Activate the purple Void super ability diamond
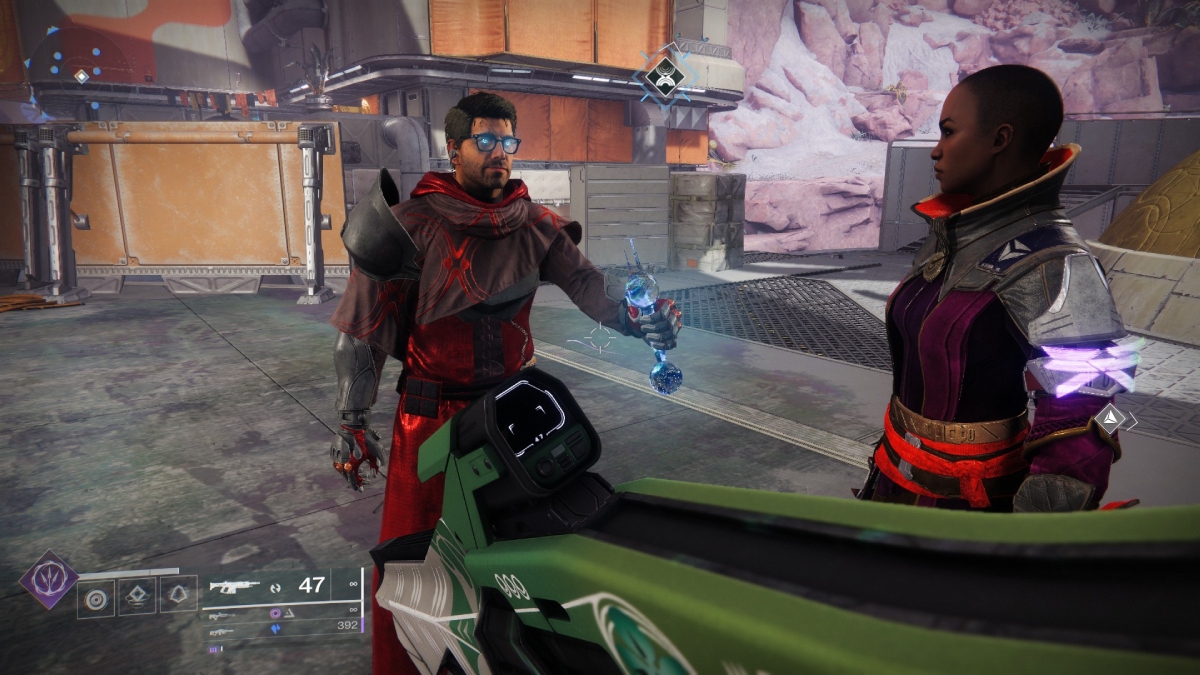Image resolution: width=1200 pixels, height=675 pixels. [x=48, y=578]
